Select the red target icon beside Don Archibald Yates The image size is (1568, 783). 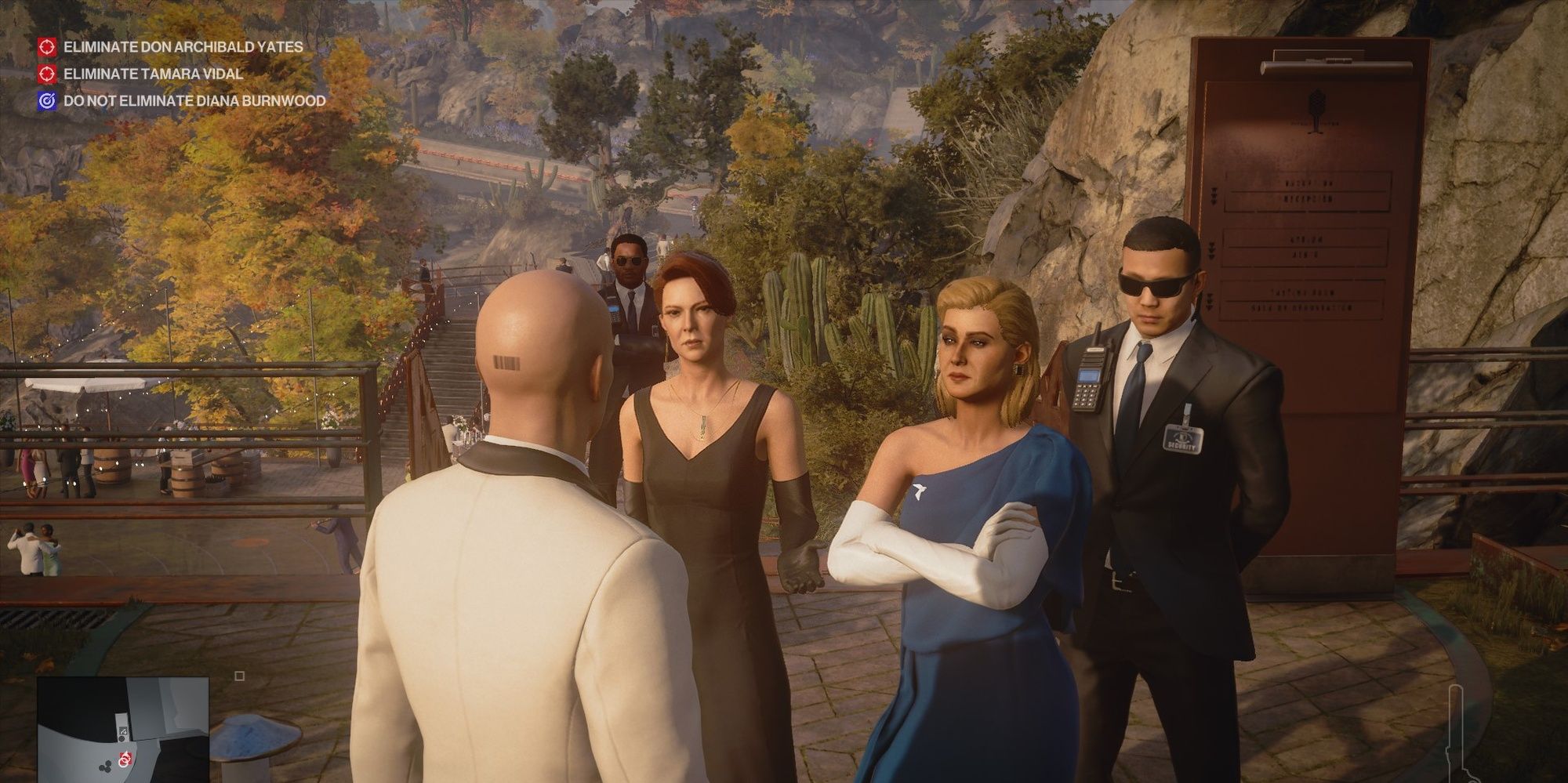pyautogui.click(x=49, y=48)
